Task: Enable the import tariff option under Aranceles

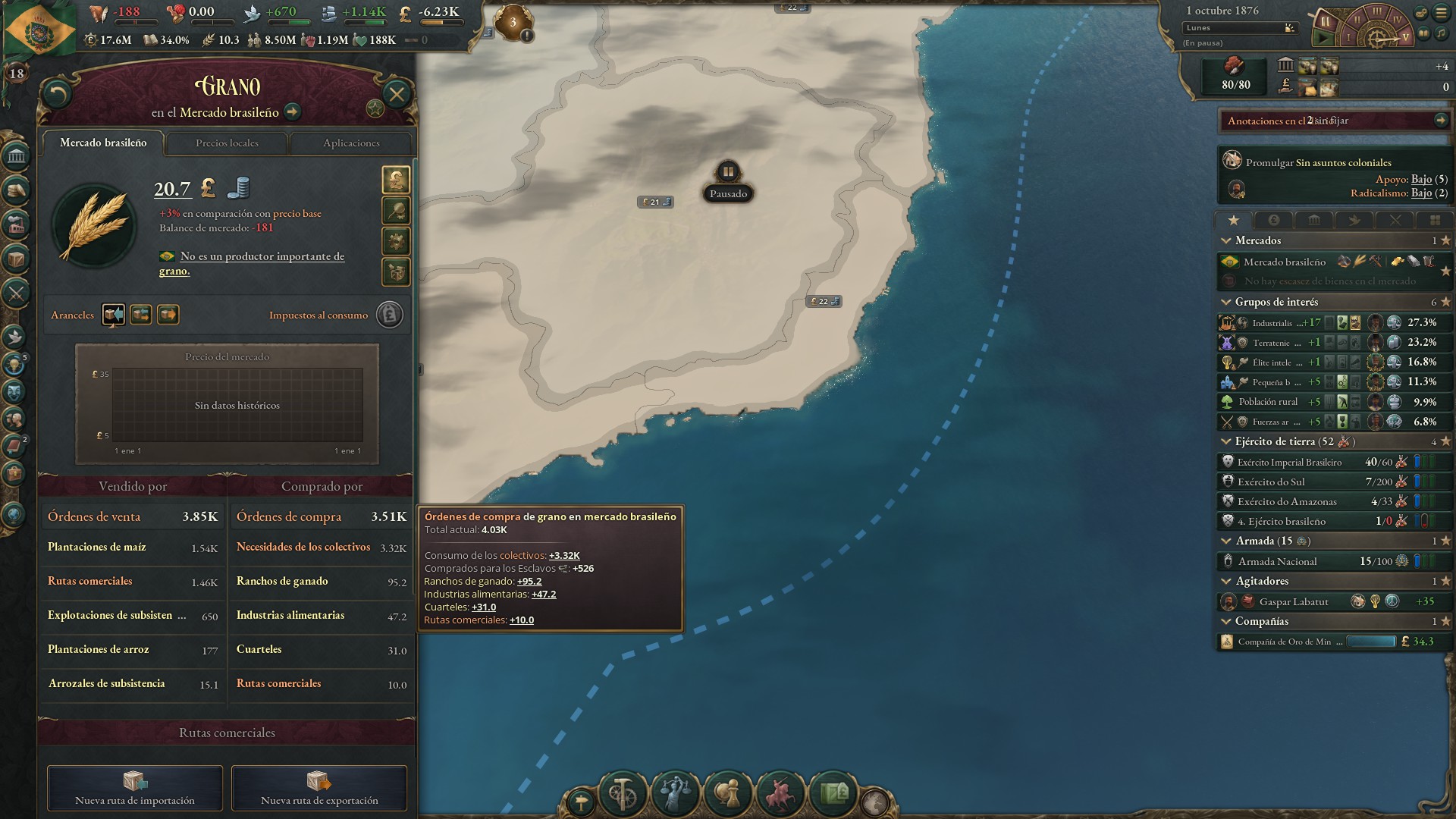Action: pyautogui.click(x=114, y=315)
